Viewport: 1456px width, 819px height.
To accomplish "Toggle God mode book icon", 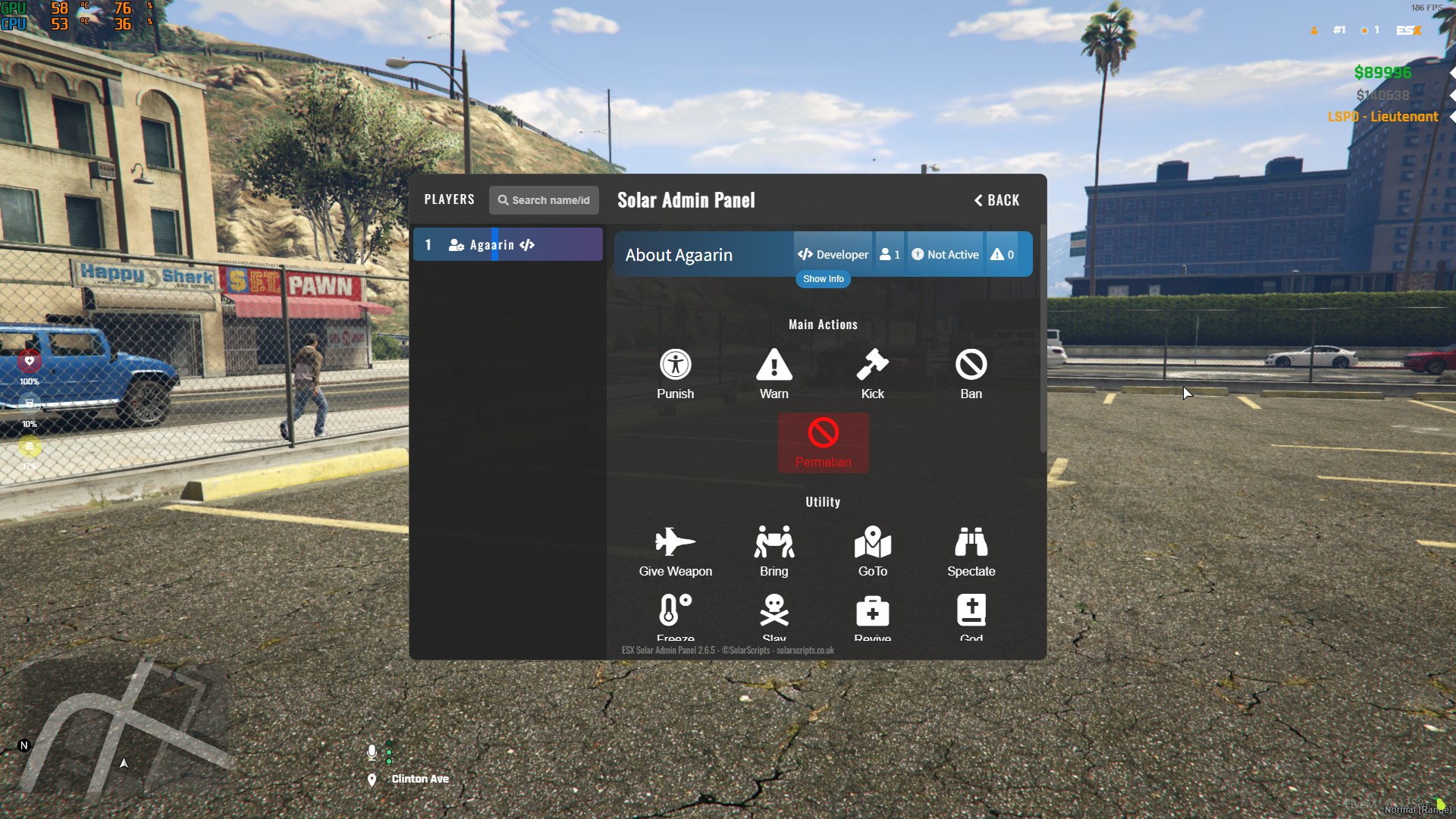I will (971, 613).
